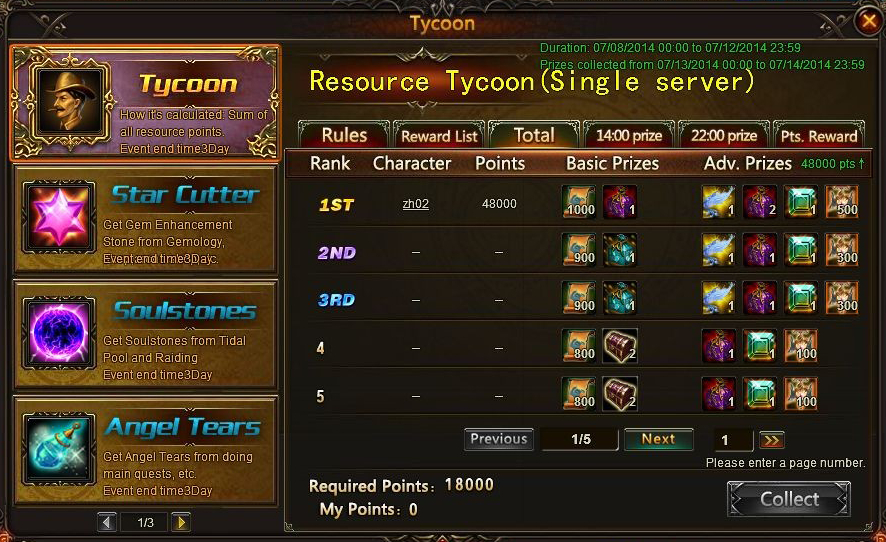Viewport: 886px width, 542px height.
Task: Select the Tycoon event entry
Action: point(144,103)
